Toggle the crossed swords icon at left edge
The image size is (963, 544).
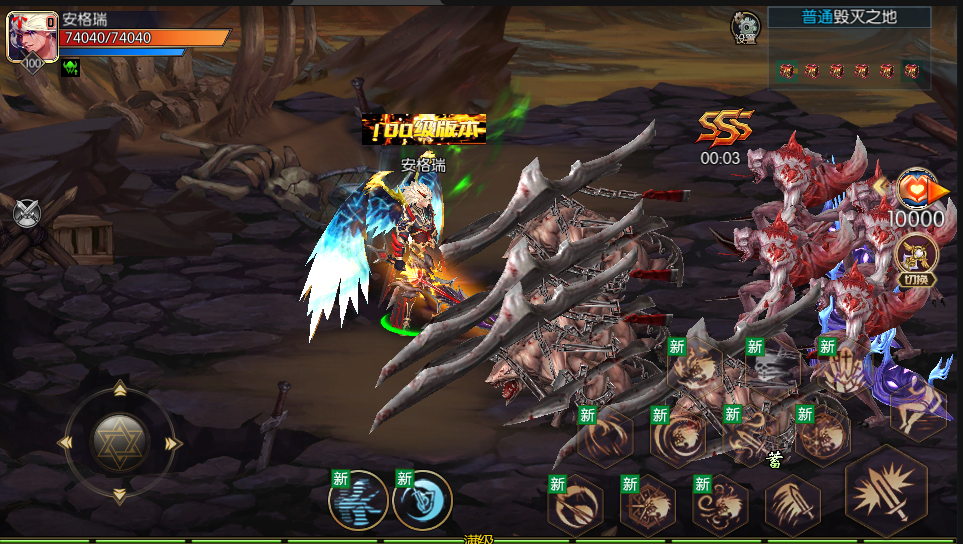click(x=27, y=213)
